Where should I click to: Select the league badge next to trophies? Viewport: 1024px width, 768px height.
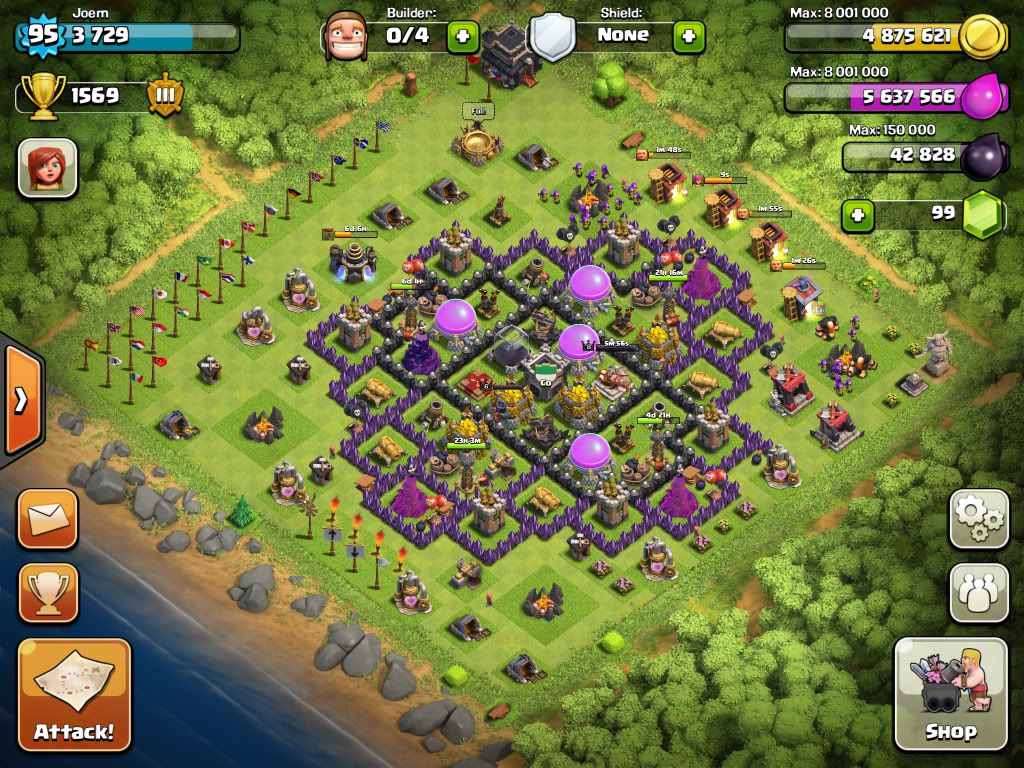(165, 96)
